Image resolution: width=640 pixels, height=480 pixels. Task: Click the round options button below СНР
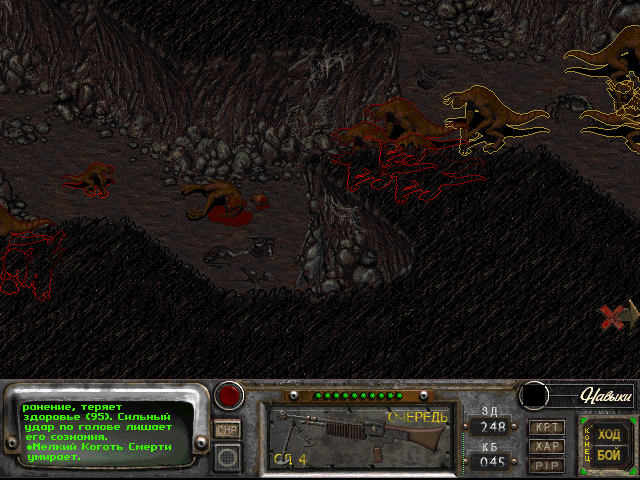[x=228, y=457]
